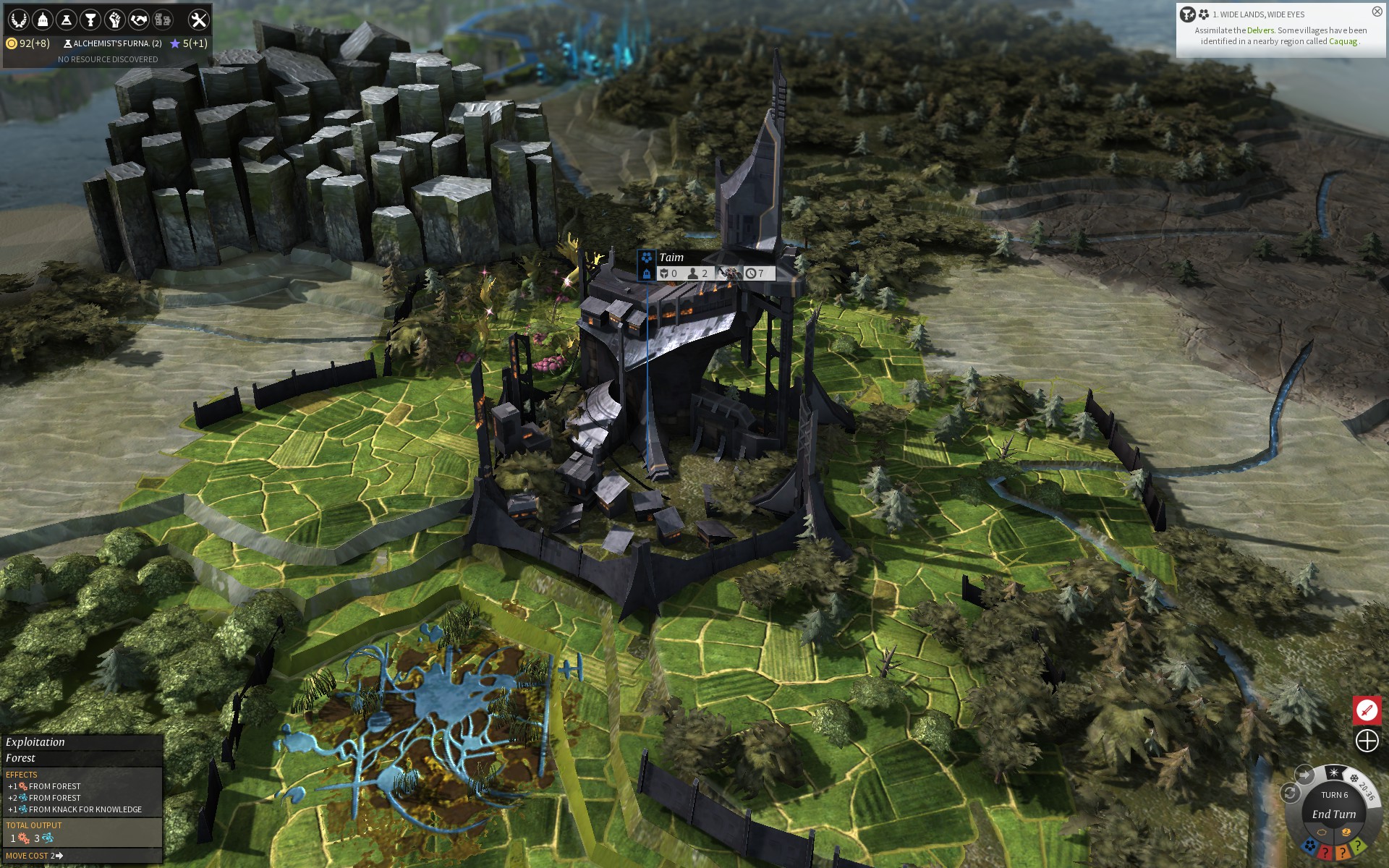Open Taim's construction queue unit portrait
This screenshot has height=868, width=1389.
tap(729, 273)
